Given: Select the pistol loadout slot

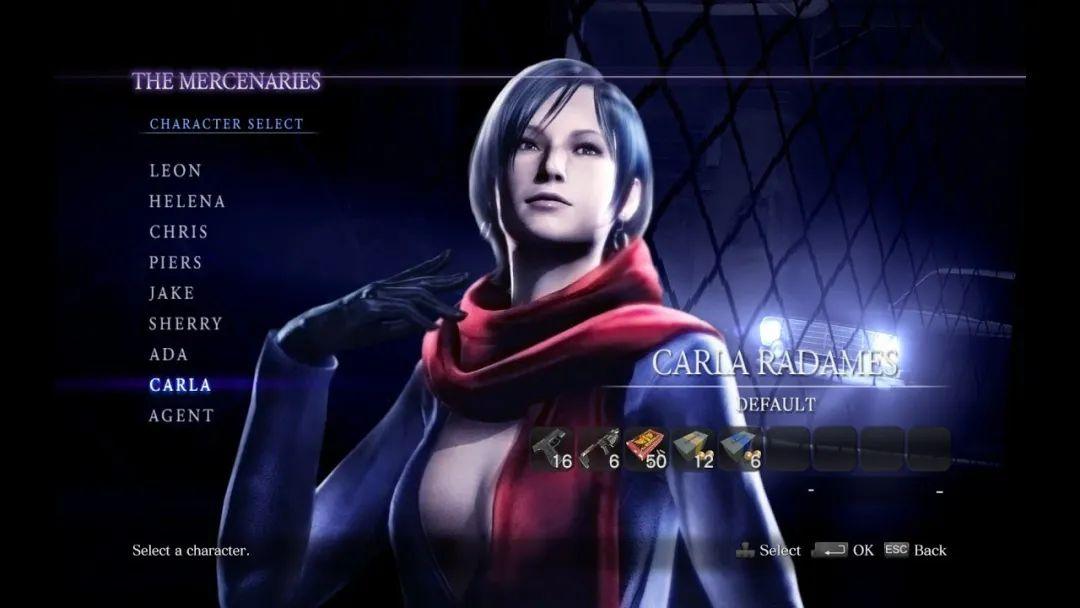Looking at the screenshot, I should click(552, 449).
